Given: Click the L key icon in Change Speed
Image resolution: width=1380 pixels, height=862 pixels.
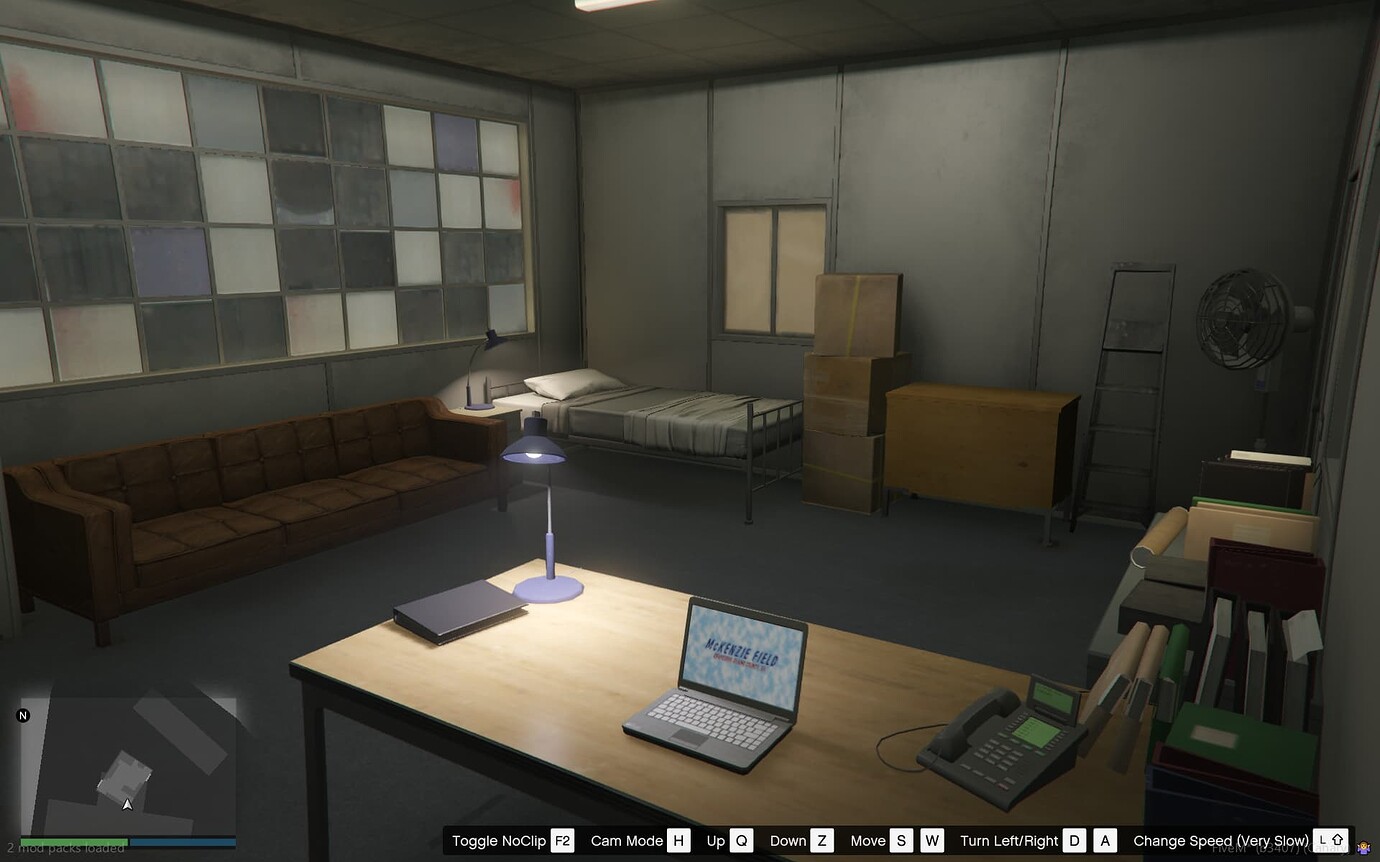Looking at the screenshot, I should point(1321,841).
